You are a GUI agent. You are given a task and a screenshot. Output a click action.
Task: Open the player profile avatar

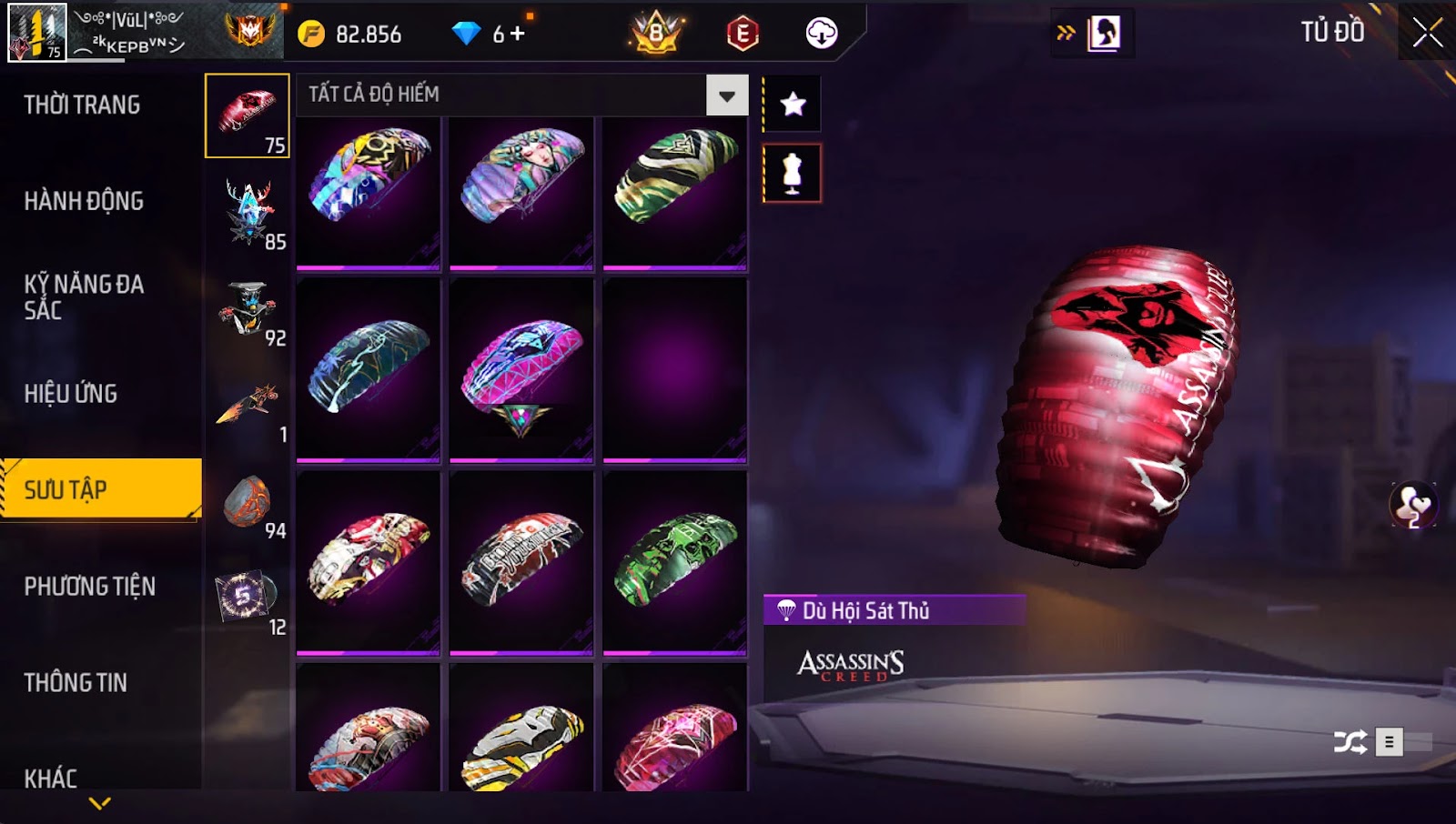[37, 33]
